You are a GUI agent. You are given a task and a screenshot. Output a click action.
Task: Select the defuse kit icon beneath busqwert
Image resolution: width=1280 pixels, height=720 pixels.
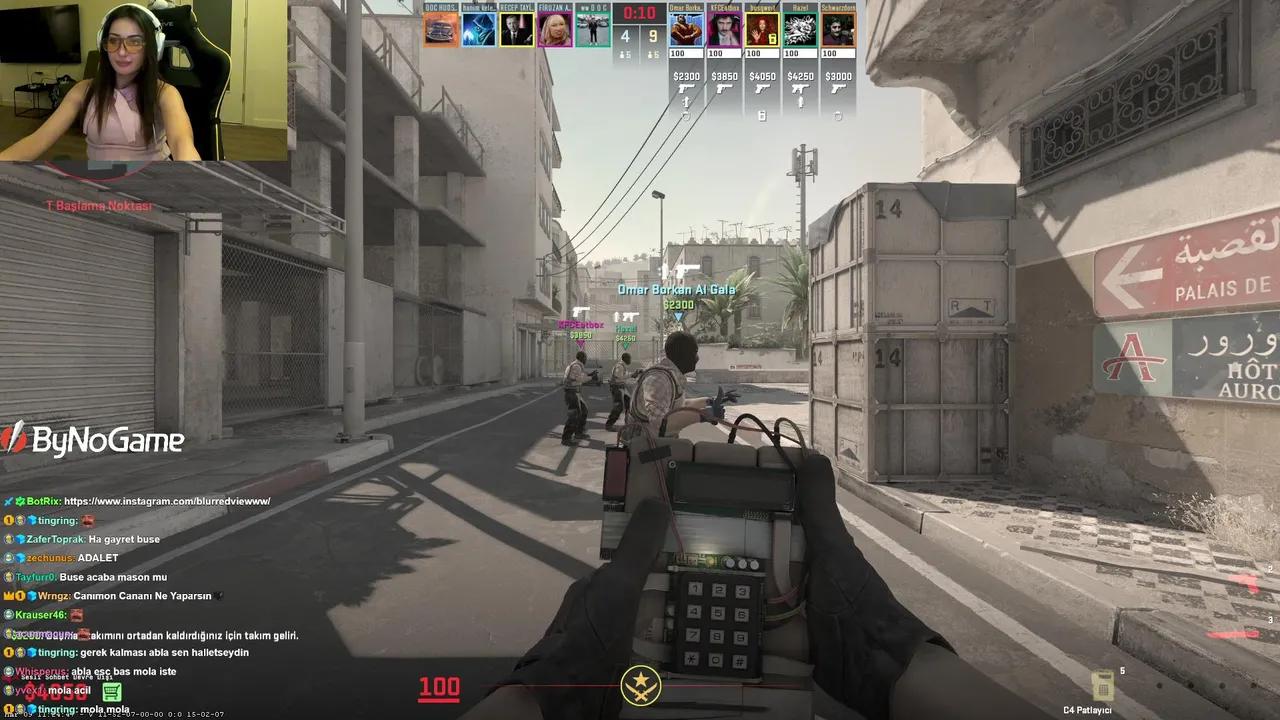click(x=763, y=116)
